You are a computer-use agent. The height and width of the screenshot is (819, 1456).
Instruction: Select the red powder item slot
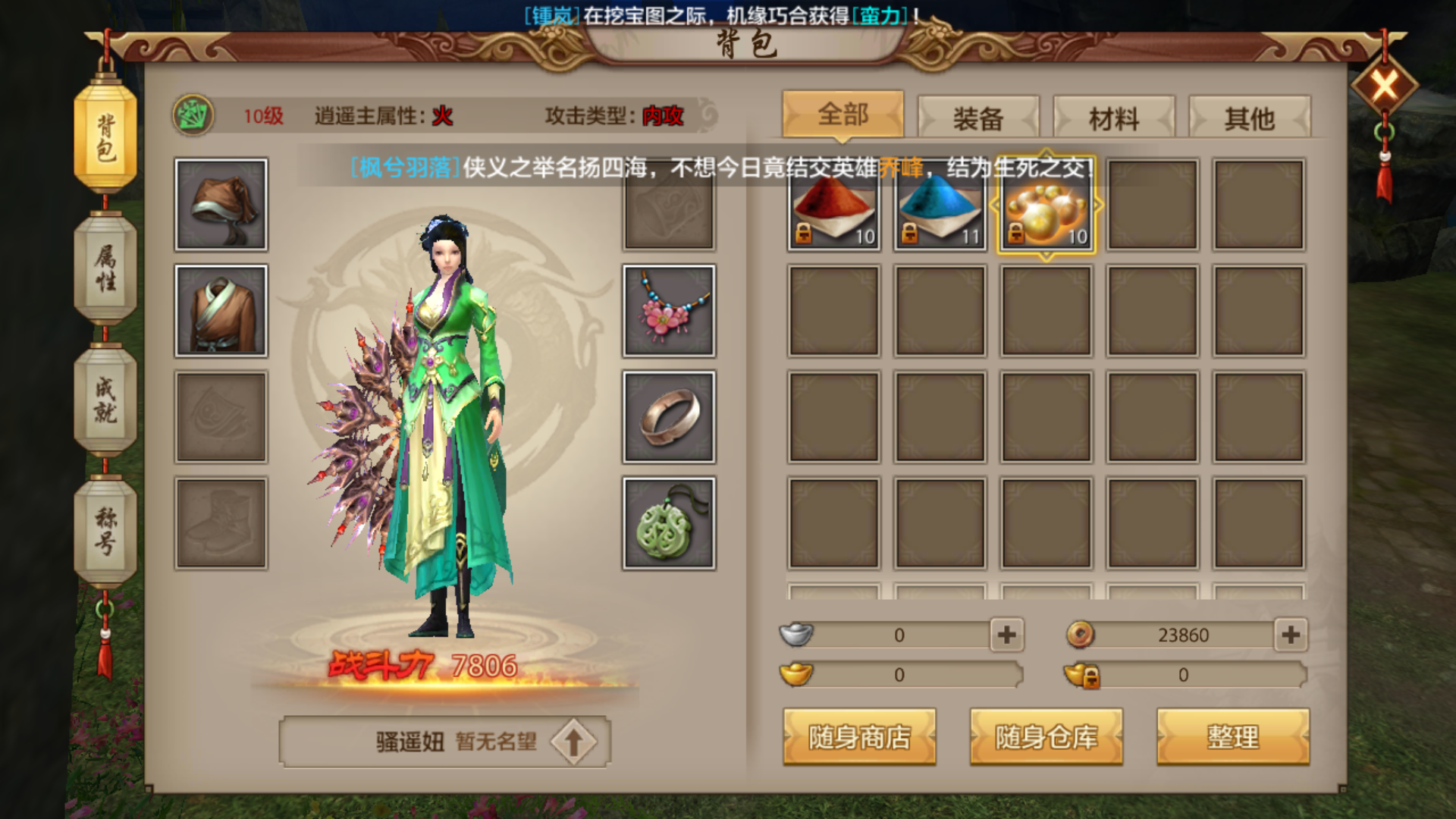[833, 206]
